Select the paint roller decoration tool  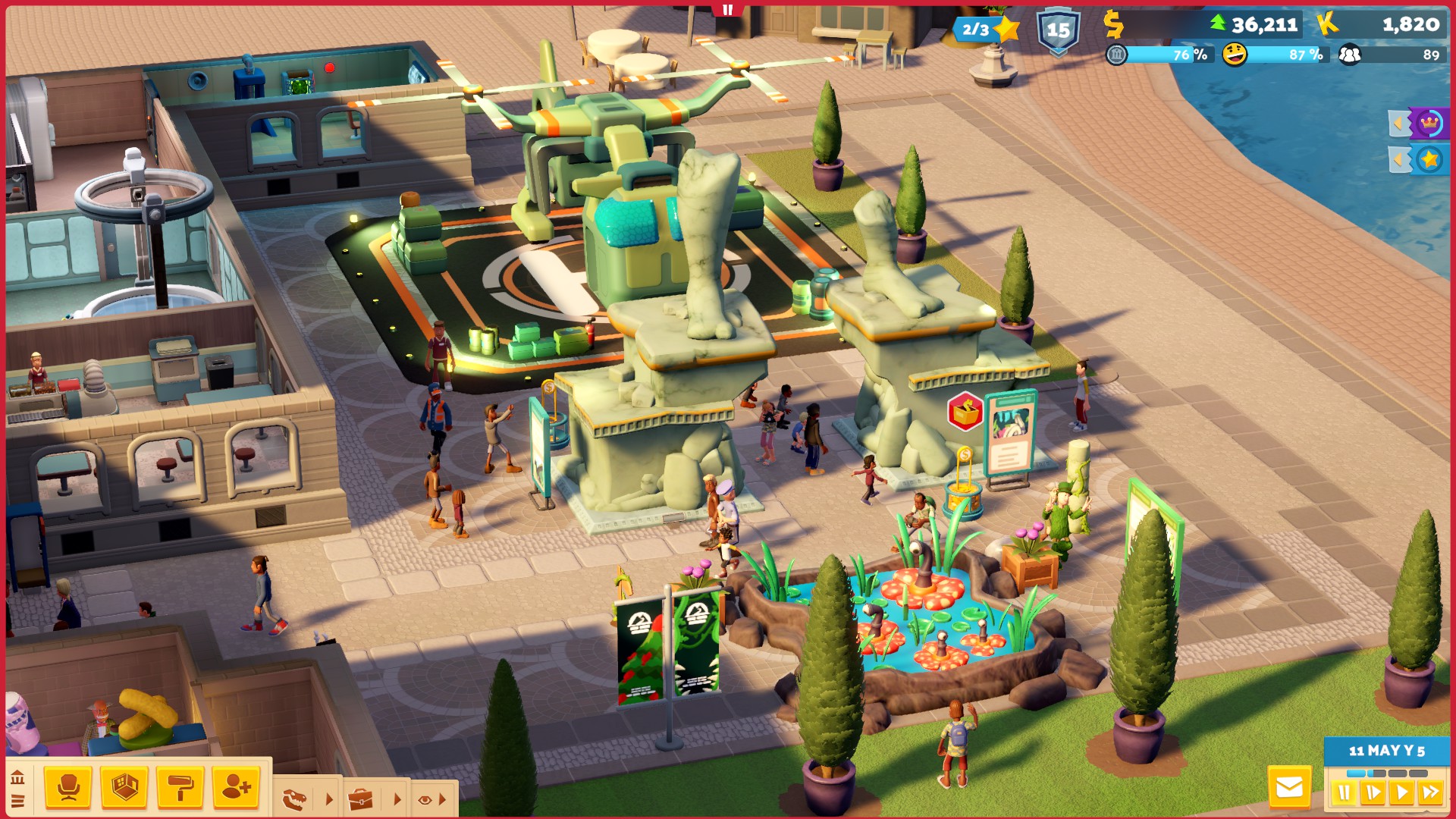coord(180,788)
